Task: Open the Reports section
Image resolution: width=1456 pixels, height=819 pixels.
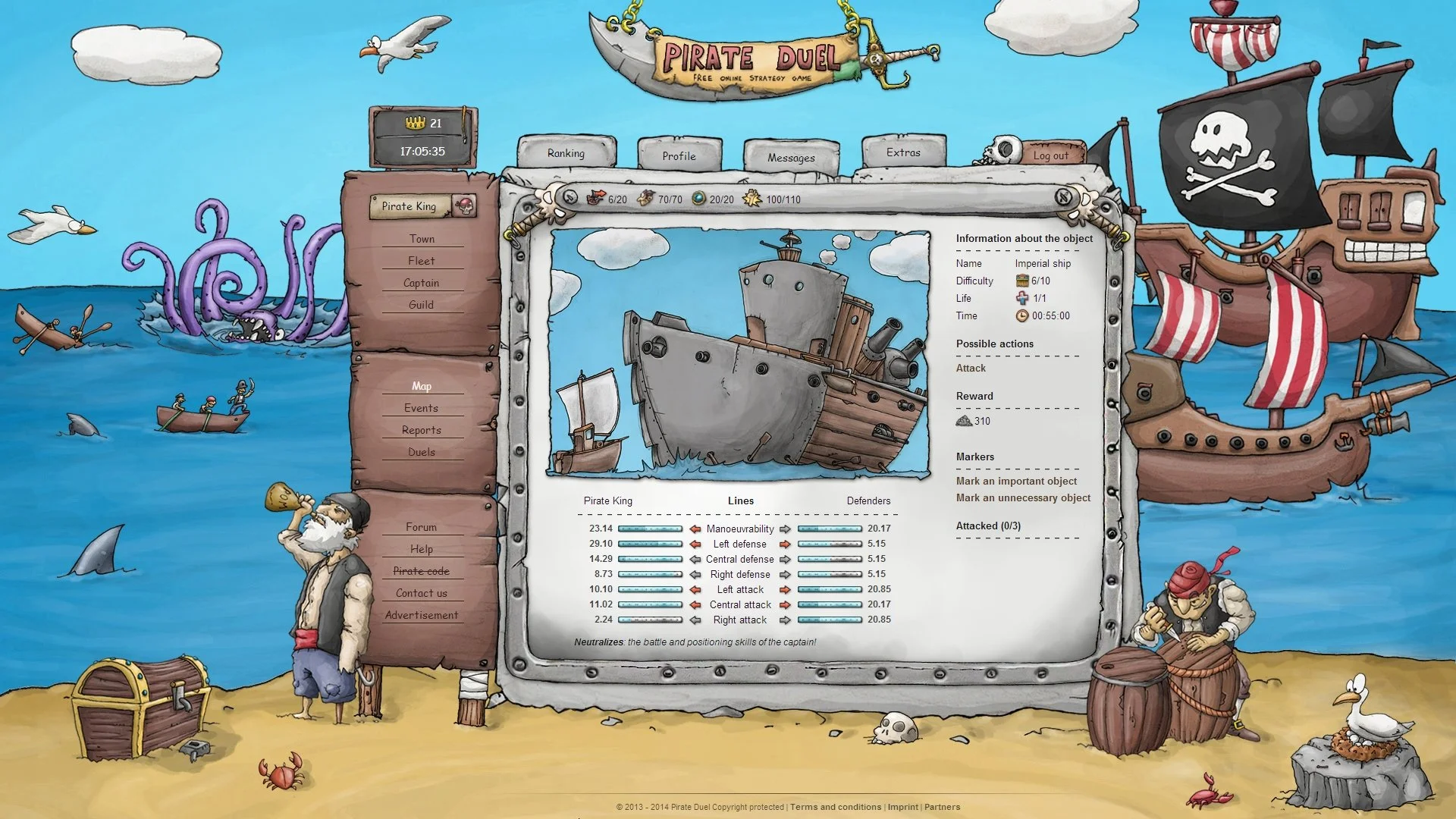Action: tap(422, 429)
